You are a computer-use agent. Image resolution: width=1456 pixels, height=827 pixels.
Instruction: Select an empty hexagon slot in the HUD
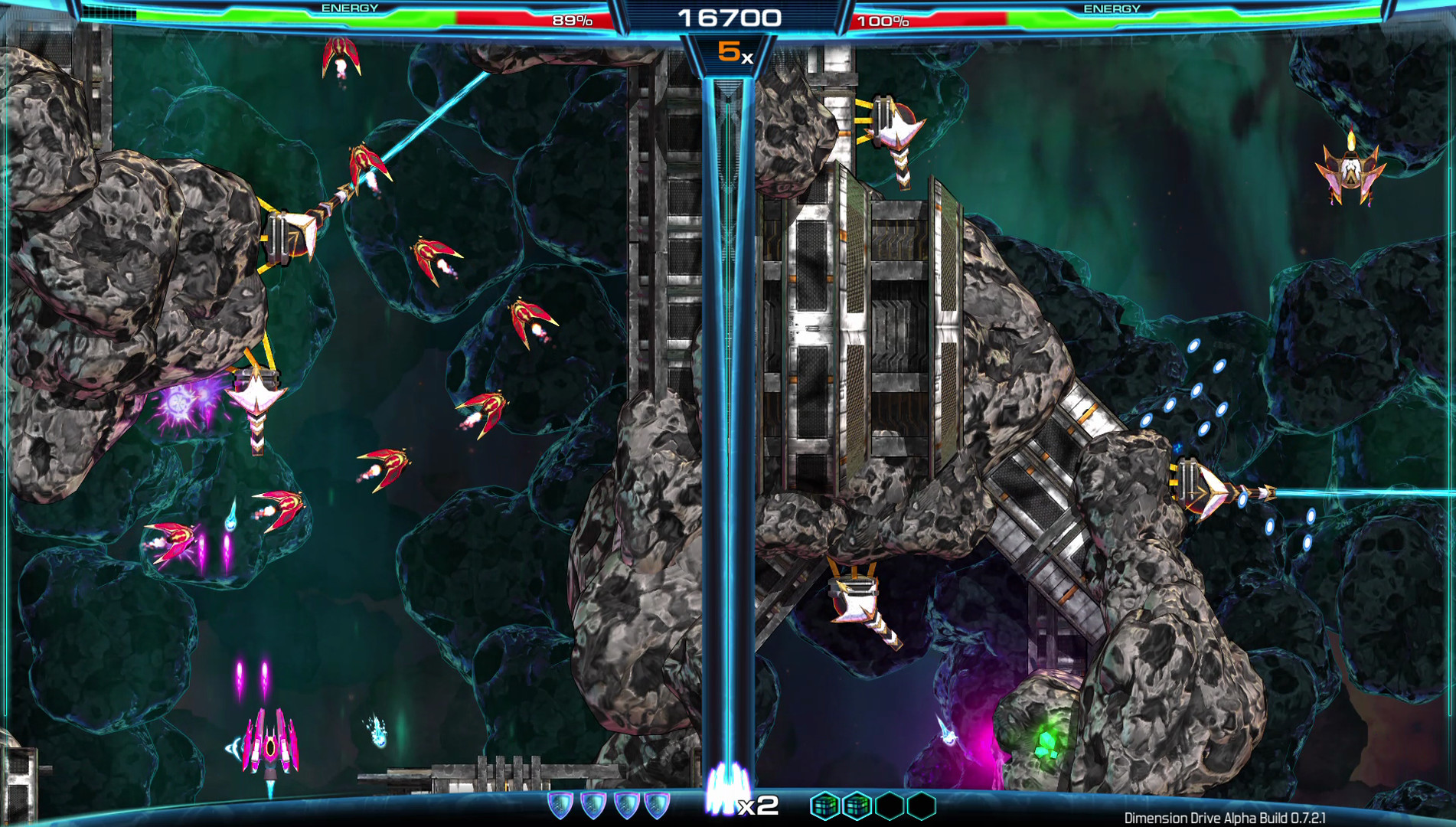pyautogui.click(x=888, y=805)
